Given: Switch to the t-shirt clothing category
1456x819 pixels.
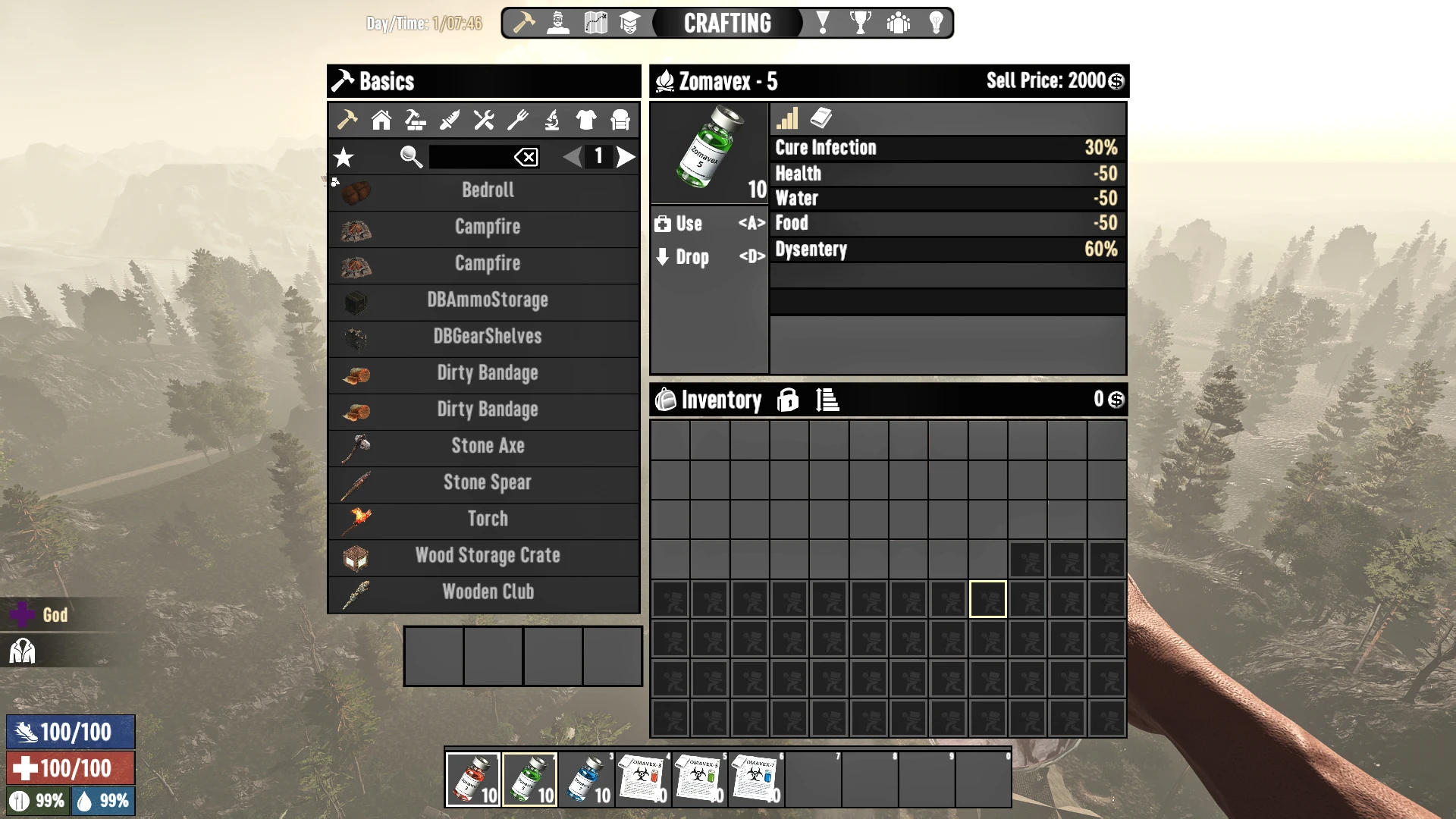Looking at the screenshot, I should click(x=586, y=120).
